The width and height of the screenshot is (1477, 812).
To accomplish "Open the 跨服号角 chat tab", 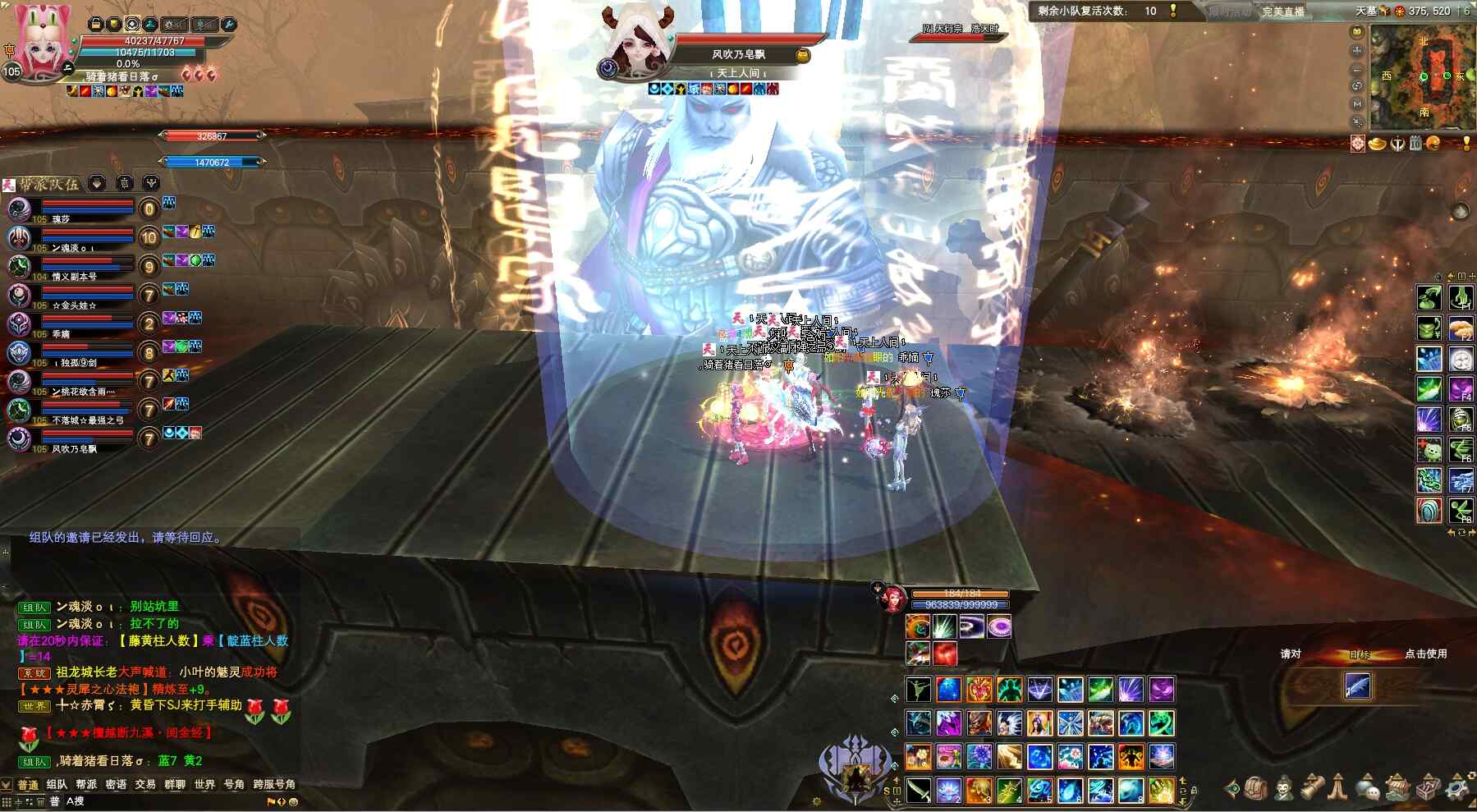I will click(x=274, y=784).
